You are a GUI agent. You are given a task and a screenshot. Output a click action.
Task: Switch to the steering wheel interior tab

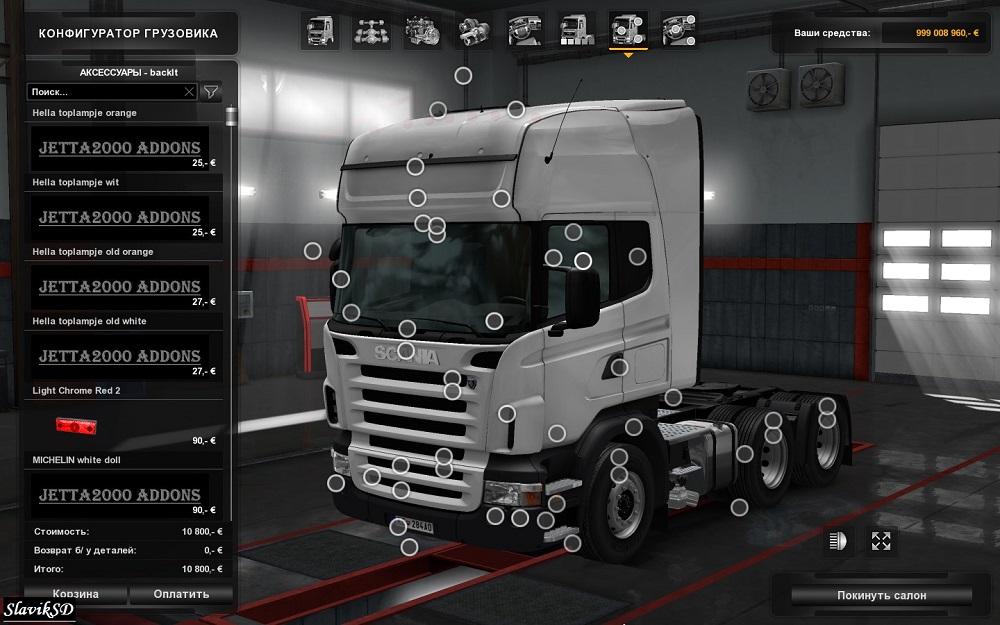tap(525, 29)
